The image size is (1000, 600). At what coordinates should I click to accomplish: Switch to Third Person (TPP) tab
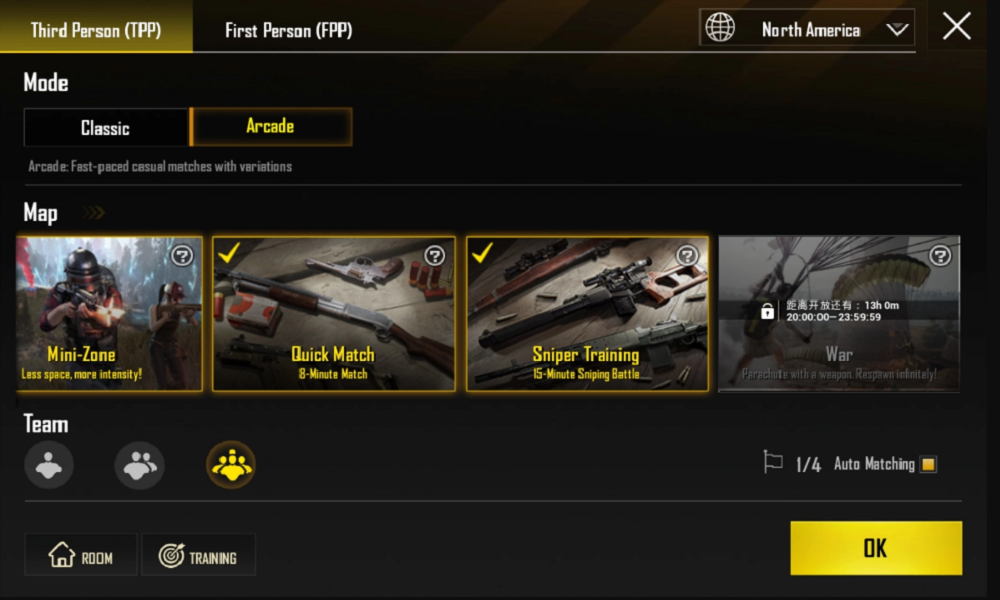pos(96,30)
